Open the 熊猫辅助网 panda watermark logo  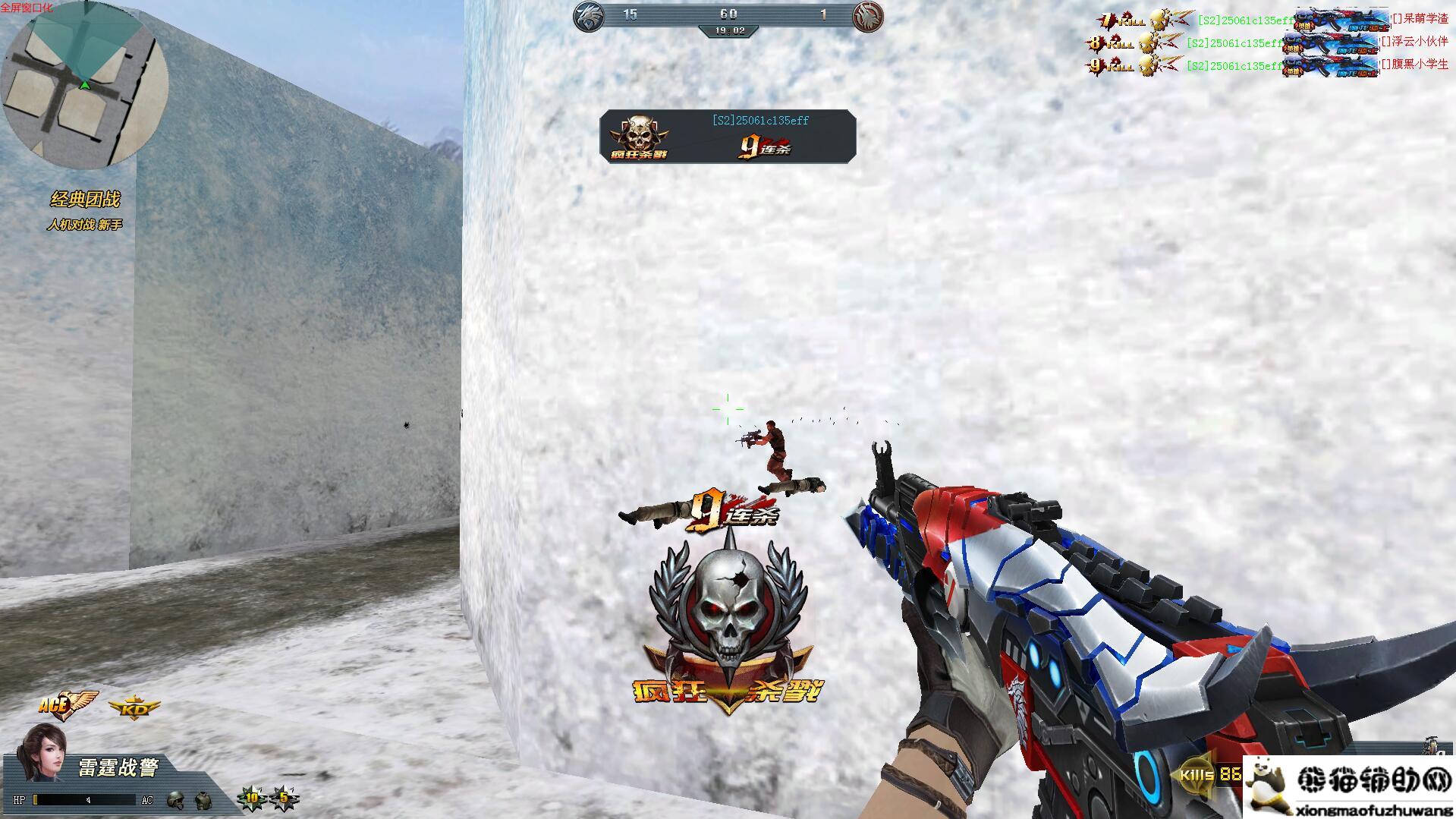pos(1349,786)
